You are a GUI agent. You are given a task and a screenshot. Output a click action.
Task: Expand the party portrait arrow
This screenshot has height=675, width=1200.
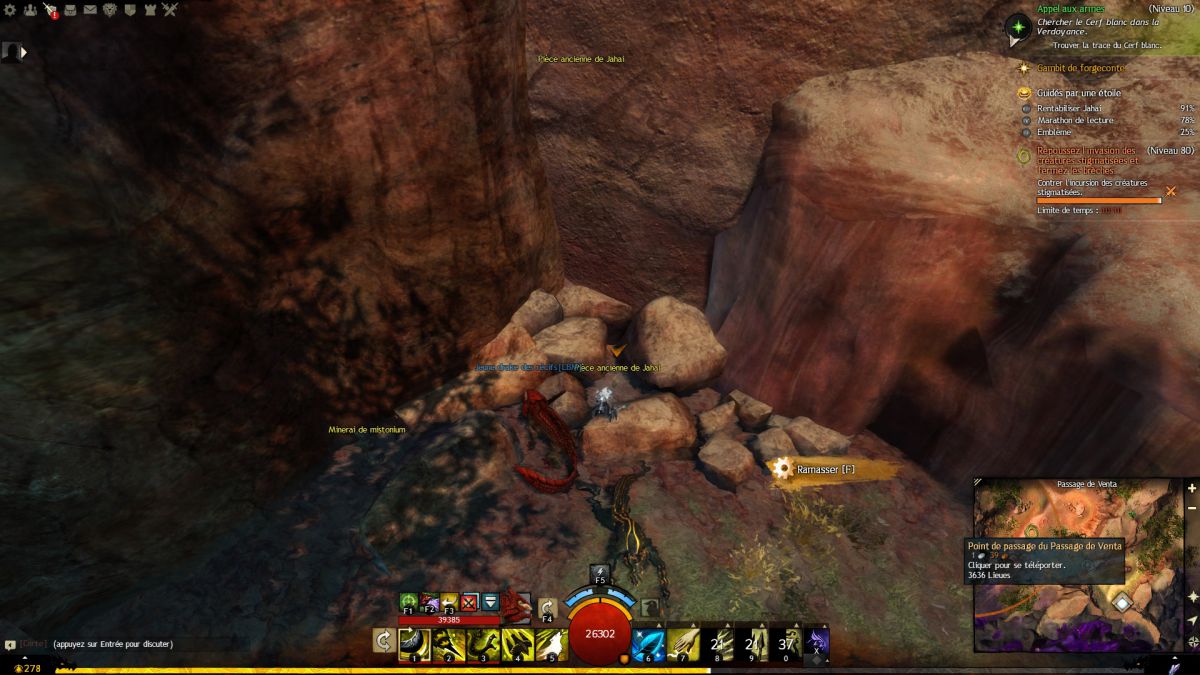pyautogui.click(x=23, y=52)
